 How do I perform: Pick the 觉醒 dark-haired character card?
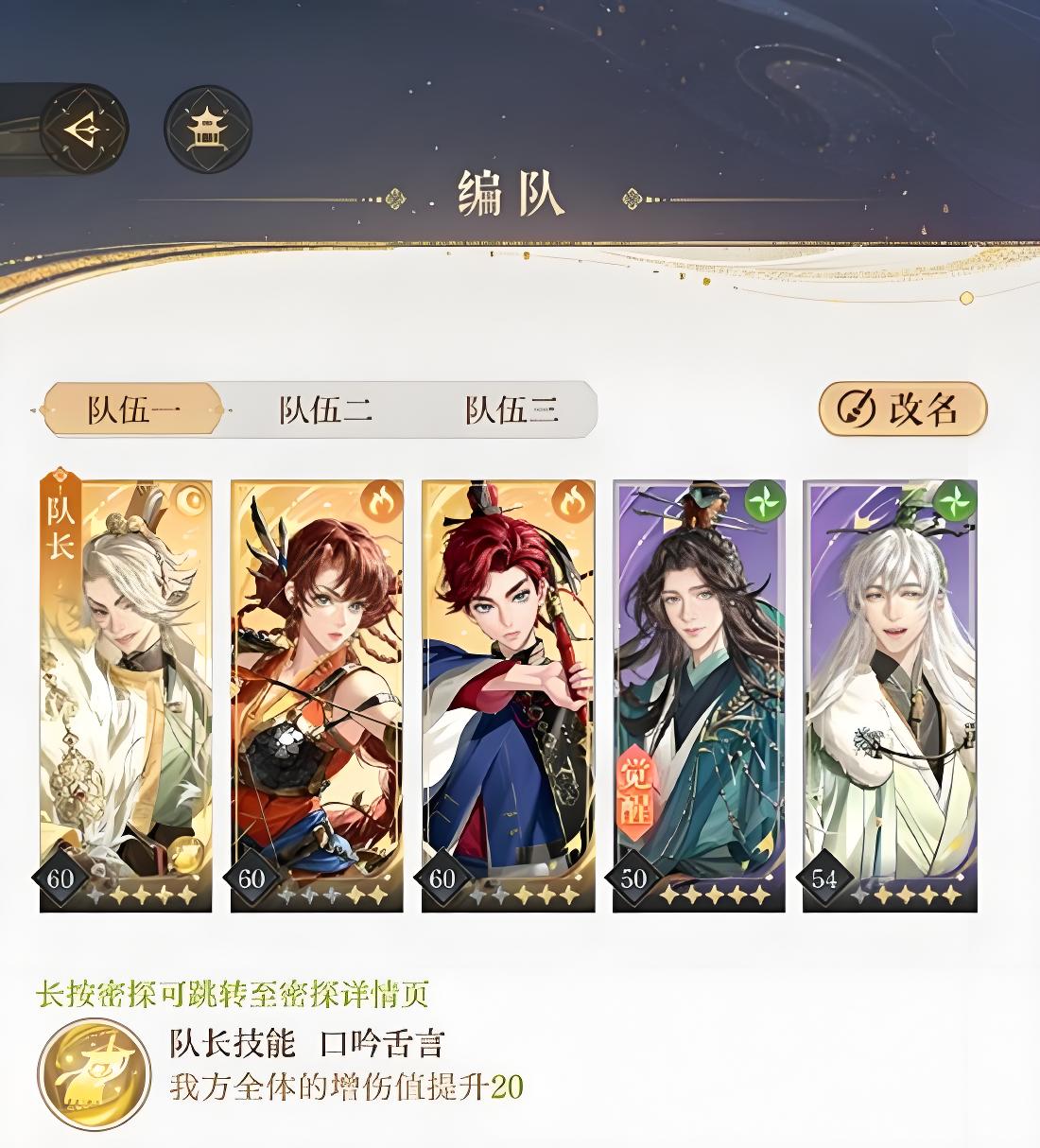699,695
